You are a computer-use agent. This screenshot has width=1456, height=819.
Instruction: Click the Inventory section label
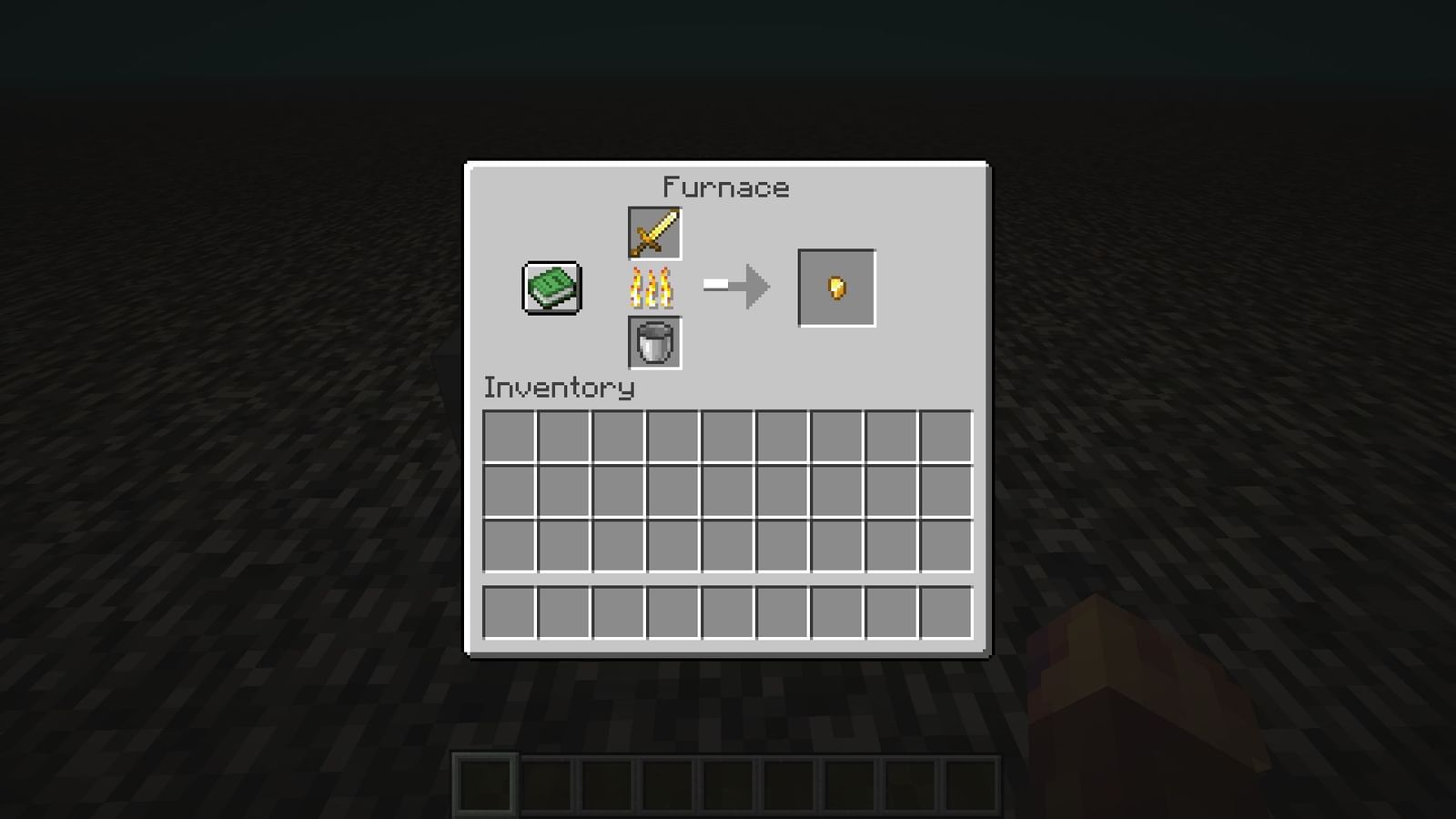tap(558, 389)
